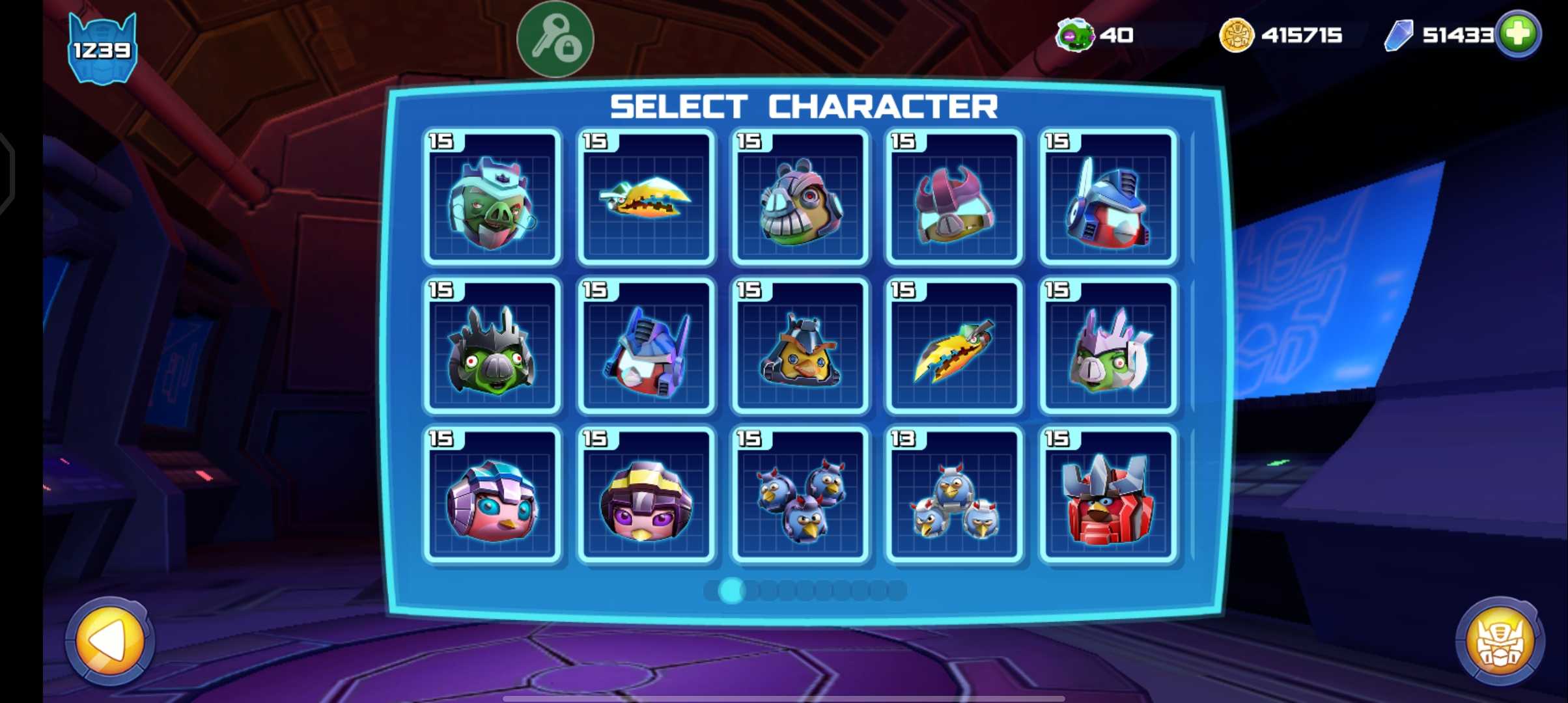Screen dimensions: 1568x703
Task: Select the pig with lavender crown
Action: [x=1108, y=347]
